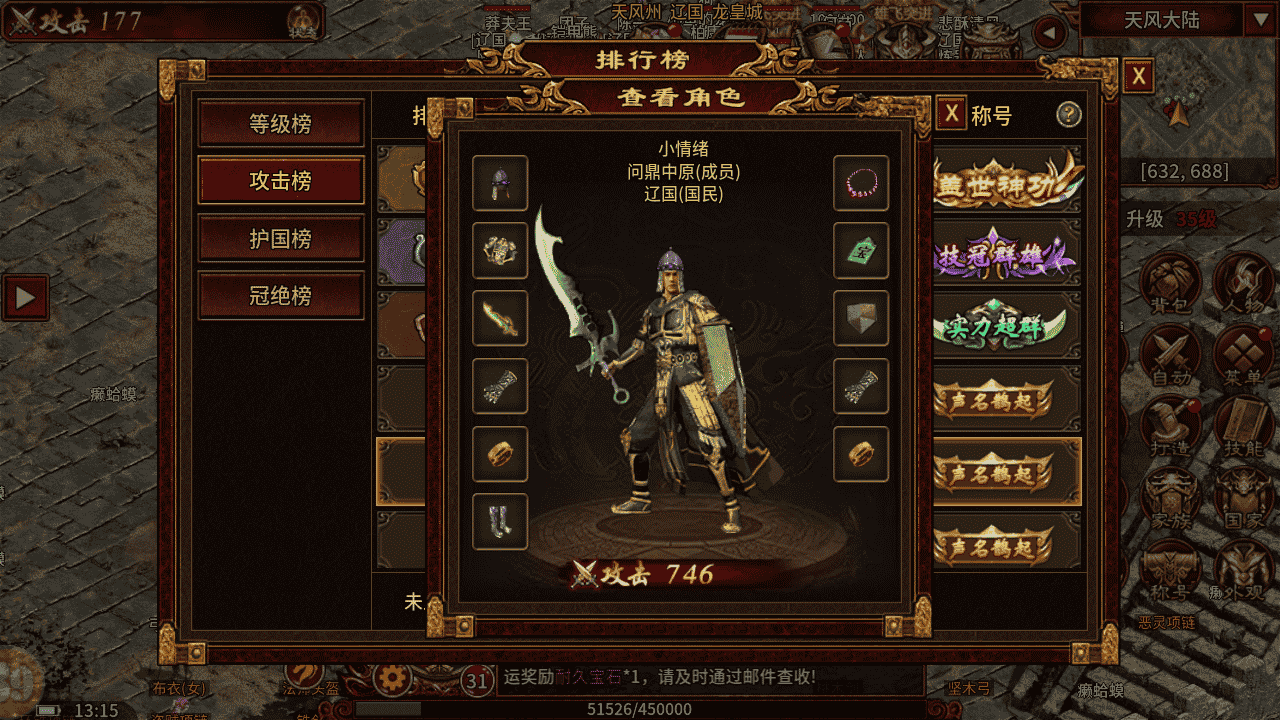The height and width of the screenshot is (720, 1280).
Task: Select the boots equipment slot
Action: (x=500, y=521)
